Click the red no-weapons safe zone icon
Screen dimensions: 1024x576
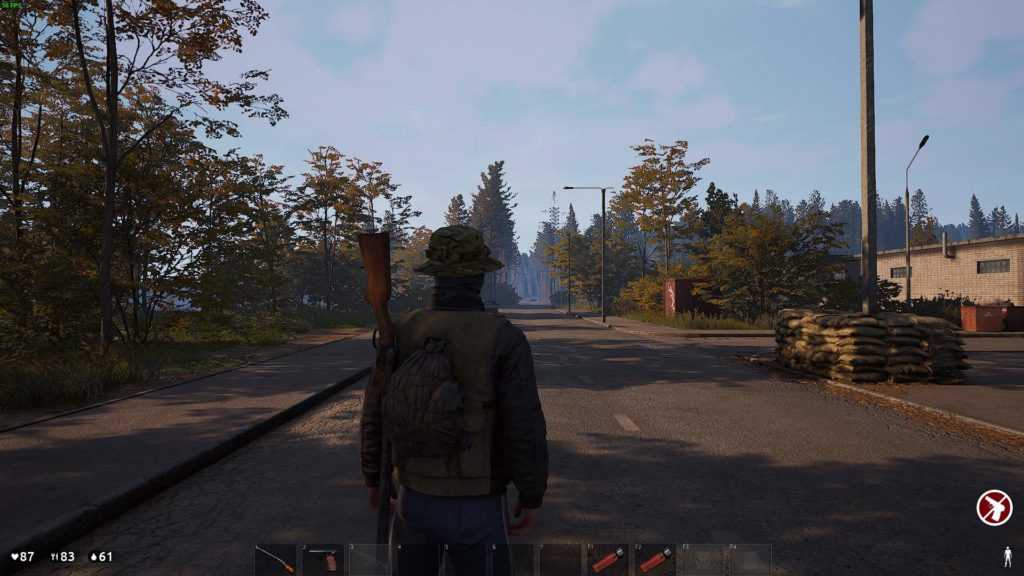coord(993,508)
